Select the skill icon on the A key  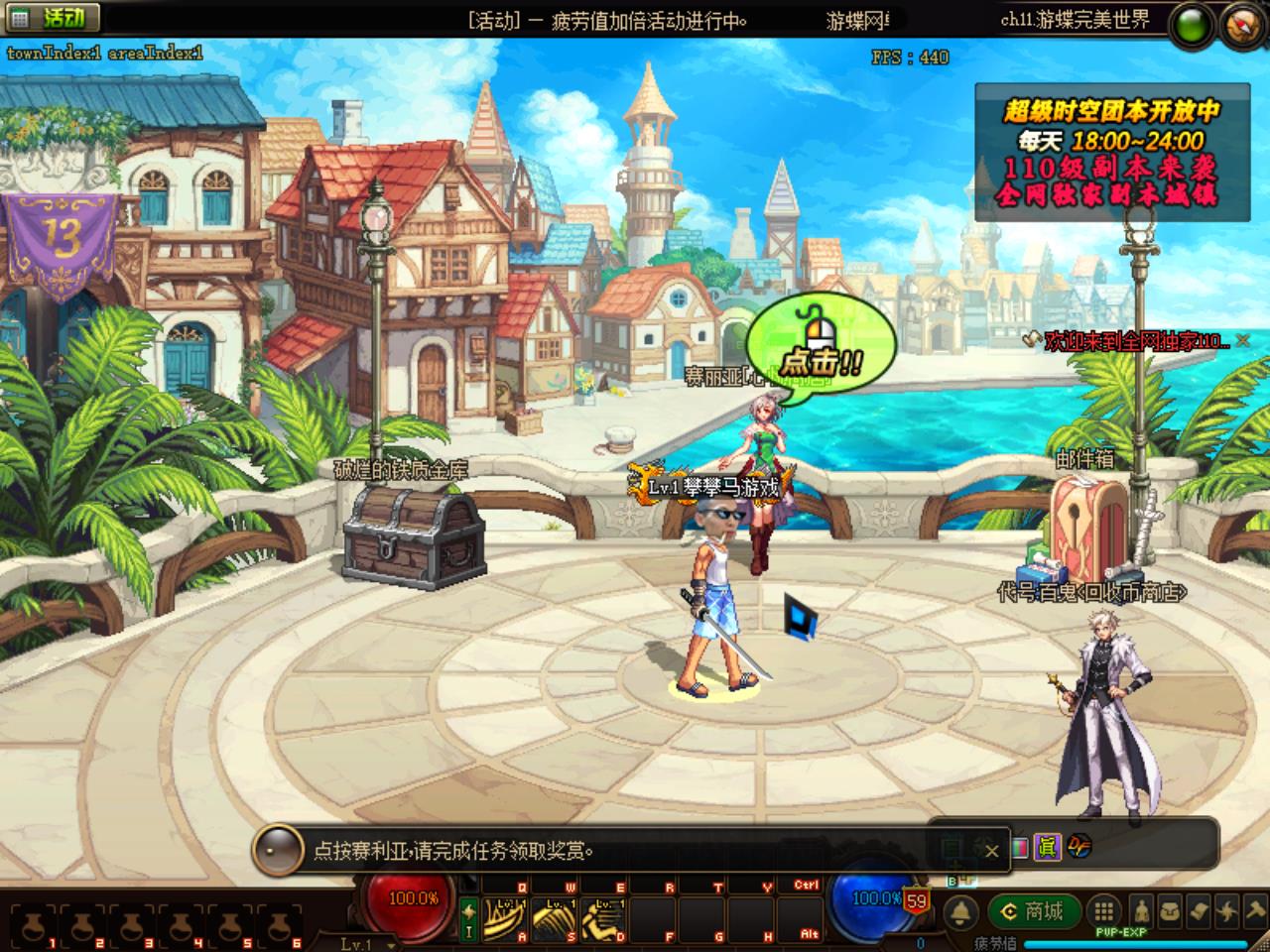coord(505,919)
